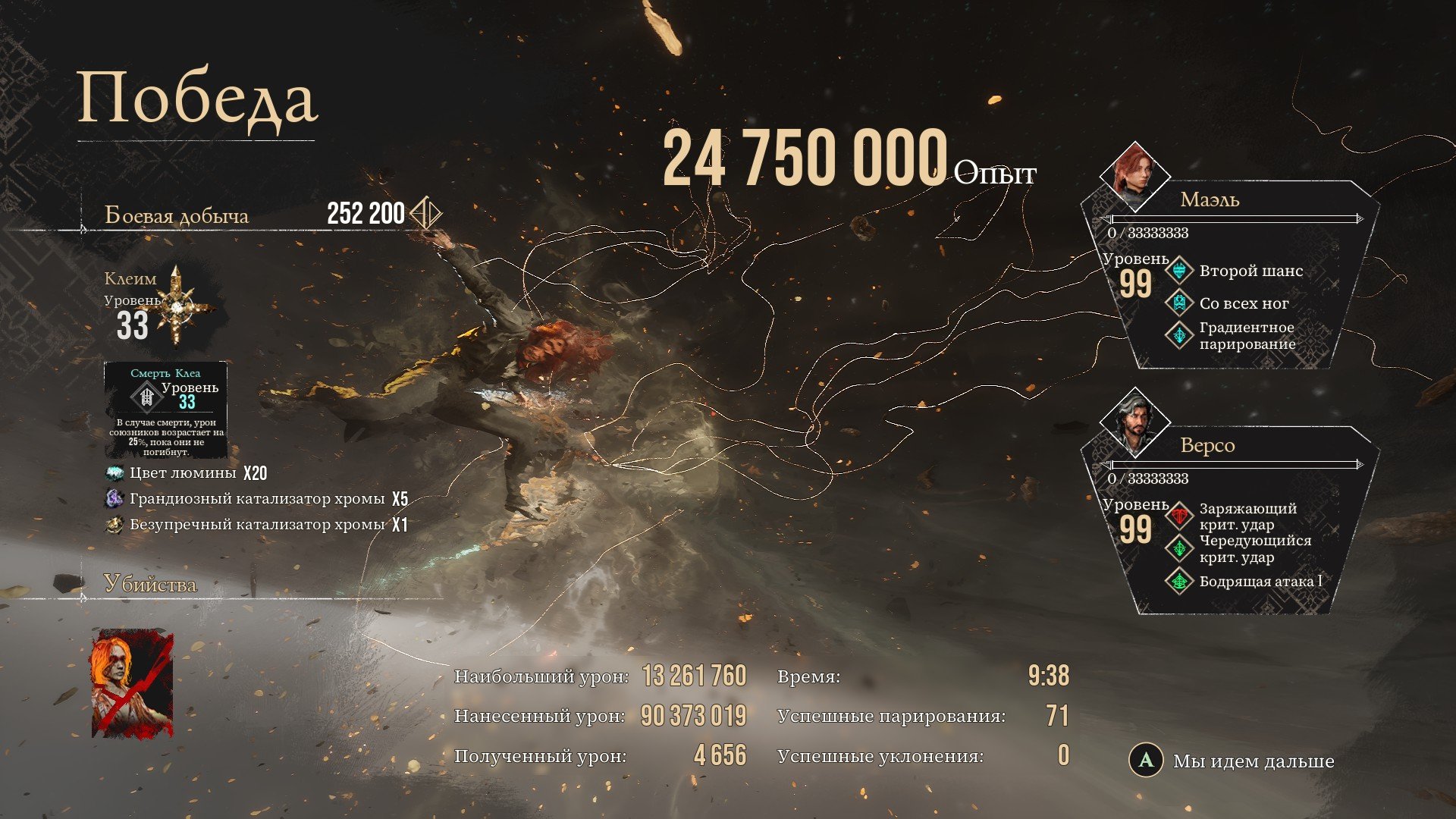Image resolution: width=1456 pixels, height=819 pixels.
Task: Select the Чередующийся крит. удар icon
Action: click(x=1179, y=548)
